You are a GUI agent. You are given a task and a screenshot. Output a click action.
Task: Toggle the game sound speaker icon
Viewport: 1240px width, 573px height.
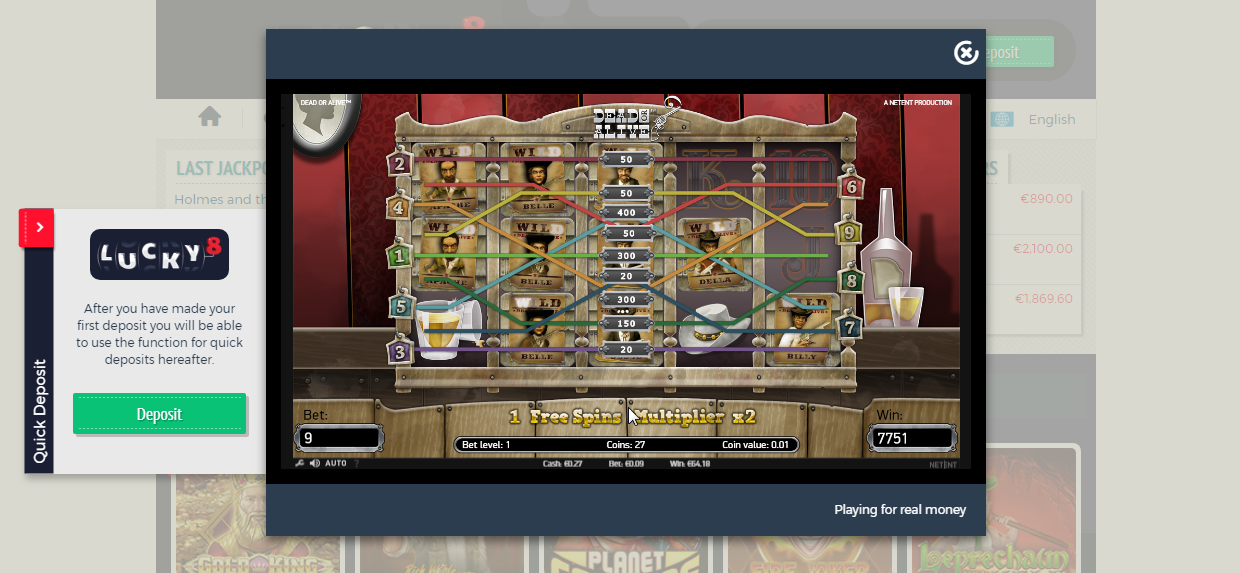315,463
